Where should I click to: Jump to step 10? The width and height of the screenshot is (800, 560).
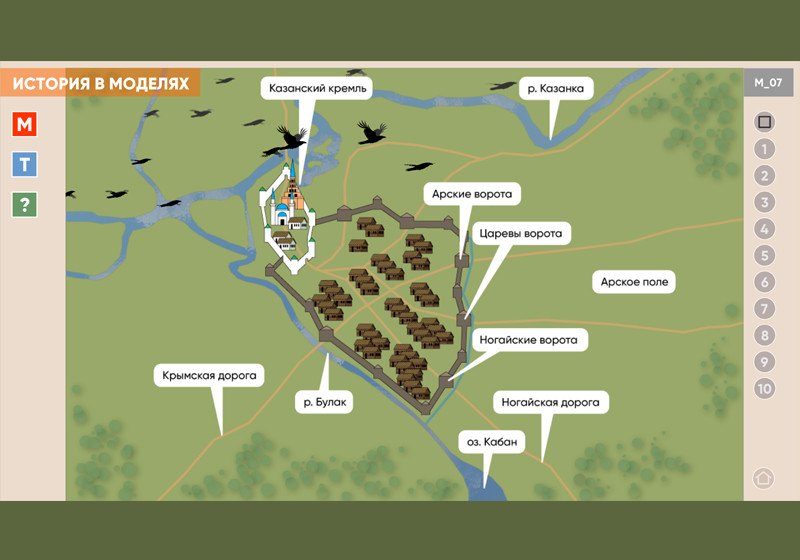click(x=765, y=389)
